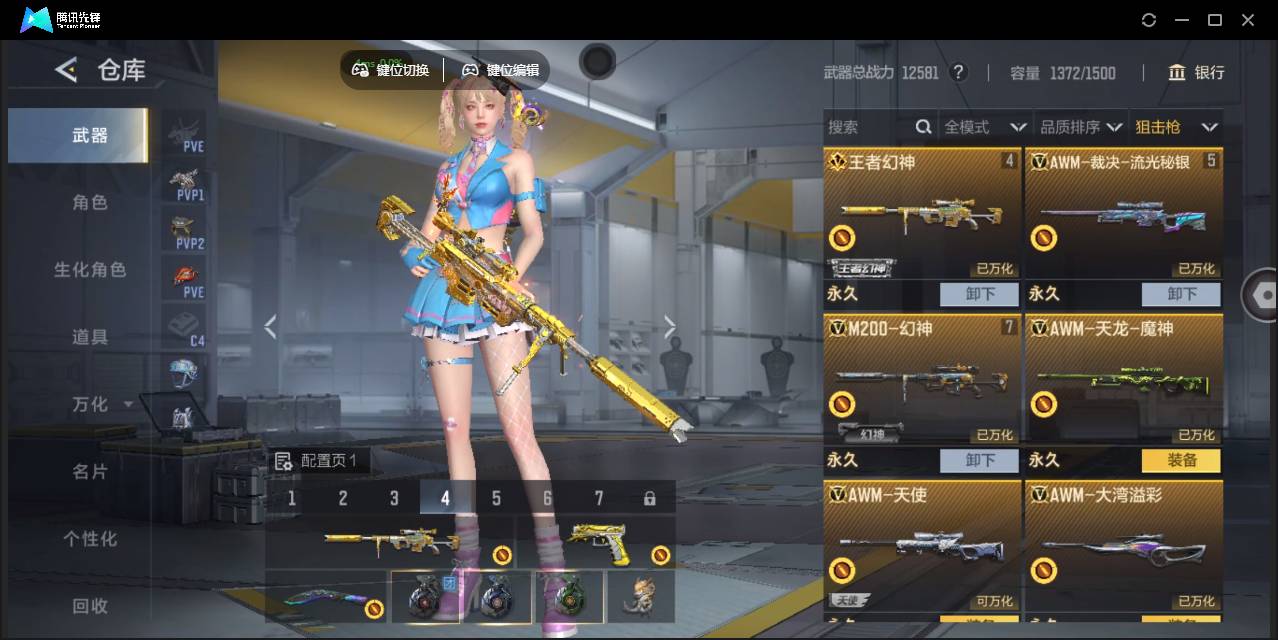Open the 全模式 mode dropdown

pyautogui.click(x=985, y=127)
